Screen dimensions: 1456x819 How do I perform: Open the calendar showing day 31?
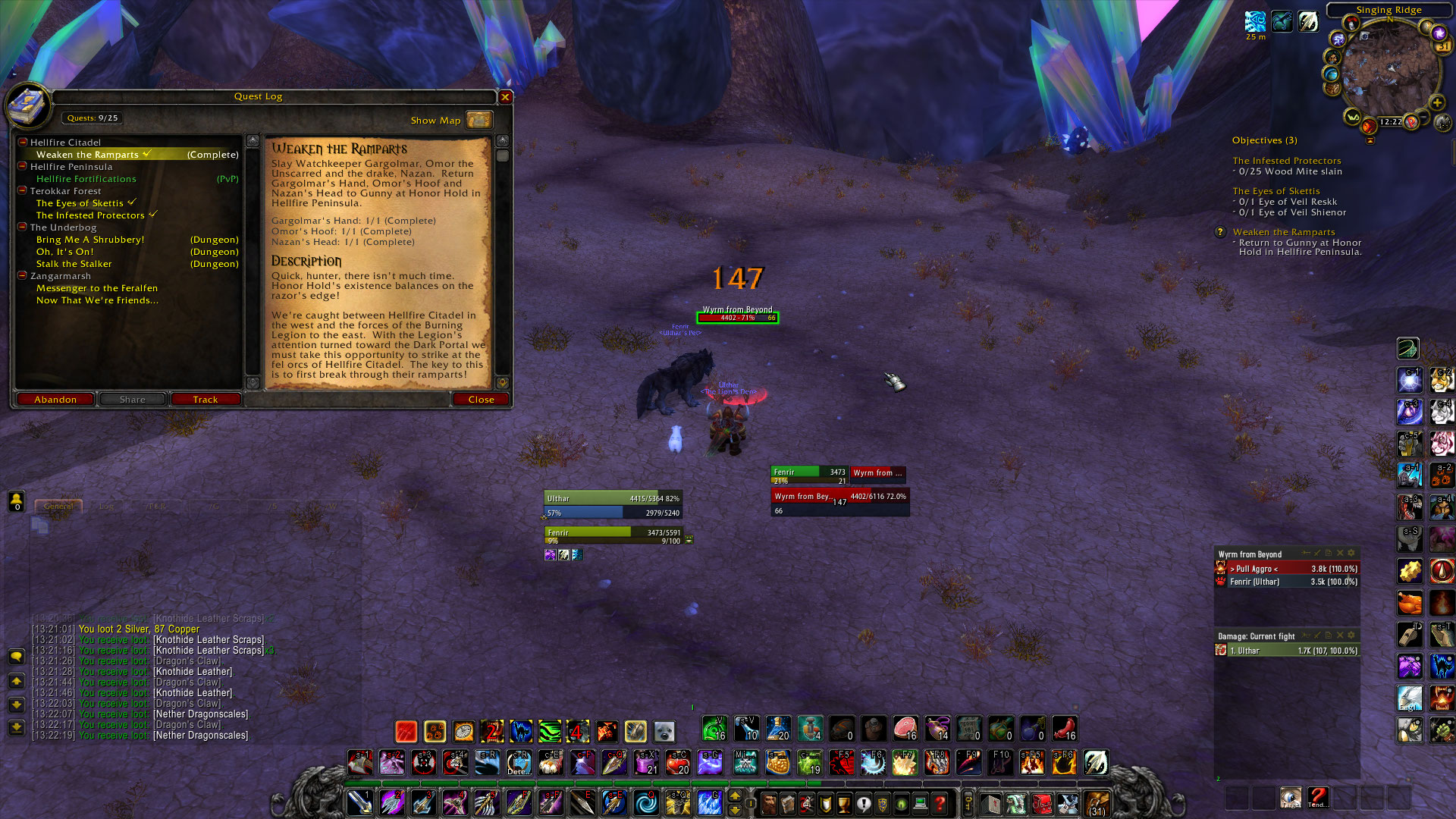1442,45
